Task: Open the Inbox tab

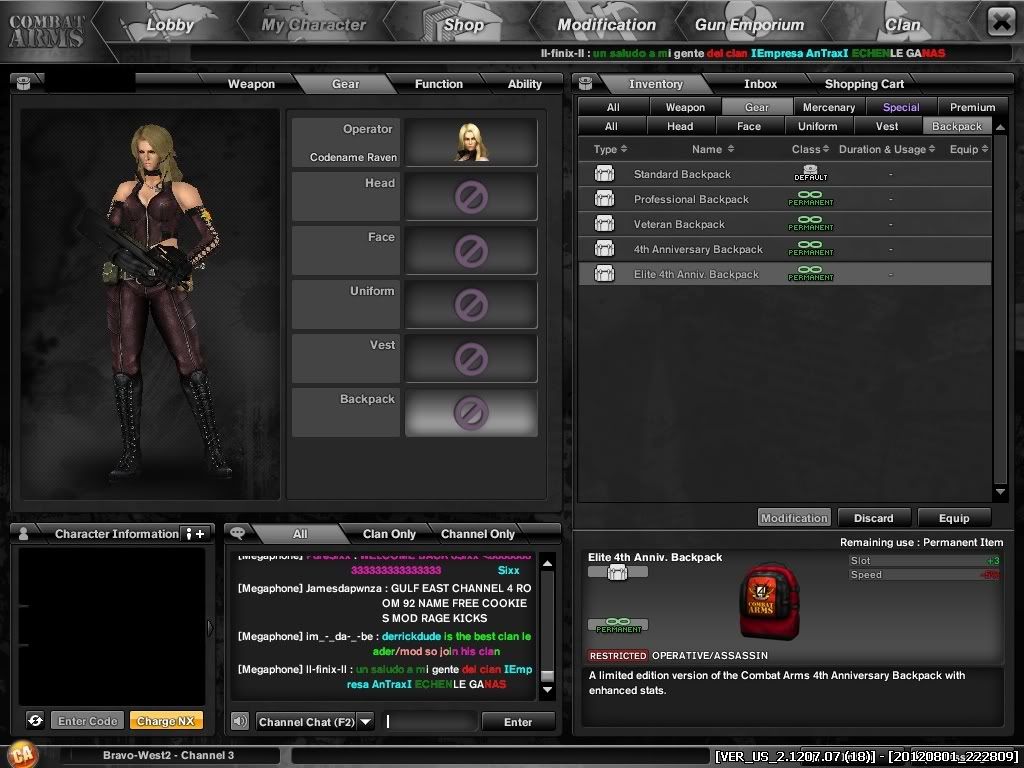Action: 760,84
